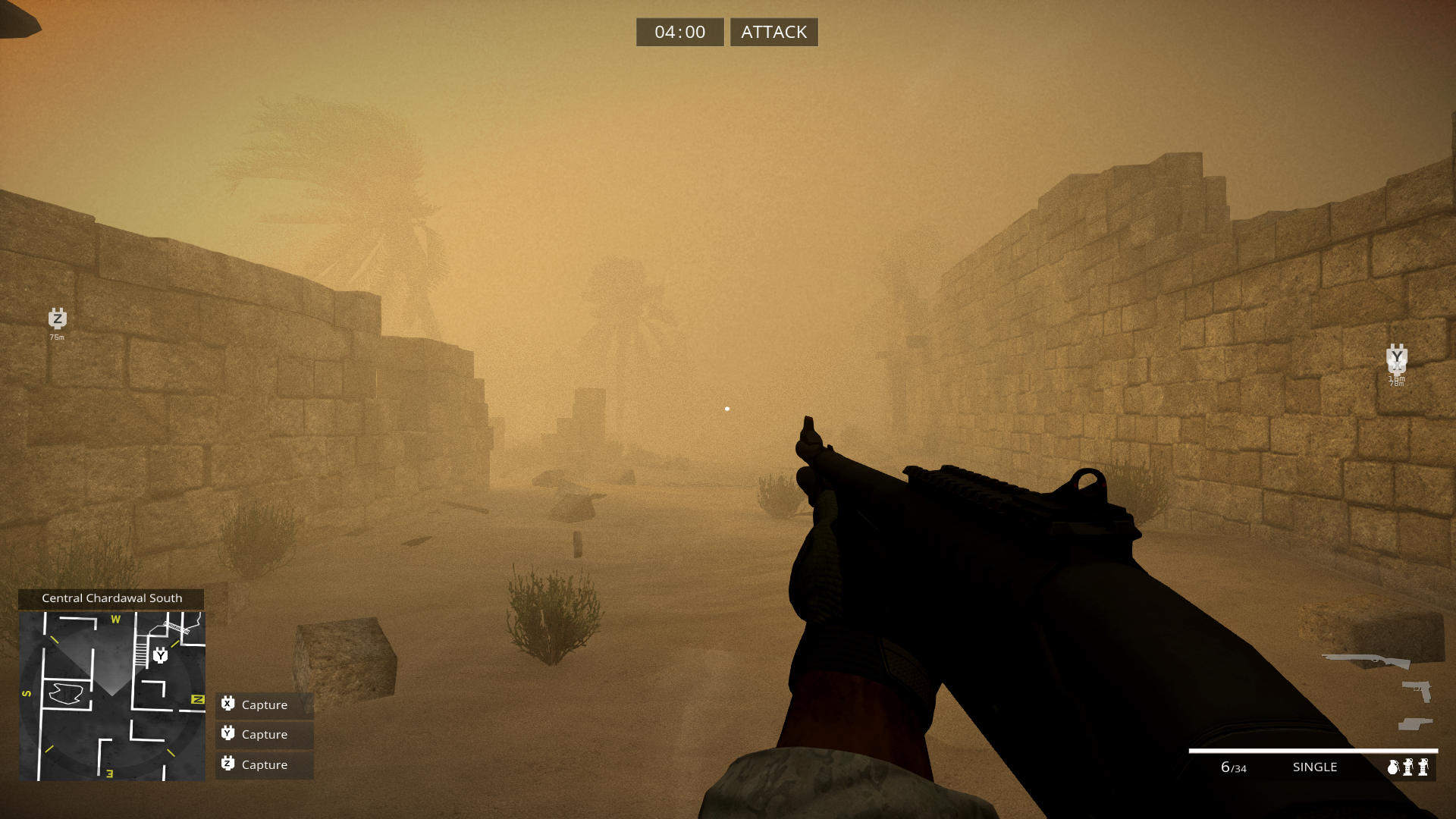Click the Y objective marker on the minimap

click(x=160, y=657)
